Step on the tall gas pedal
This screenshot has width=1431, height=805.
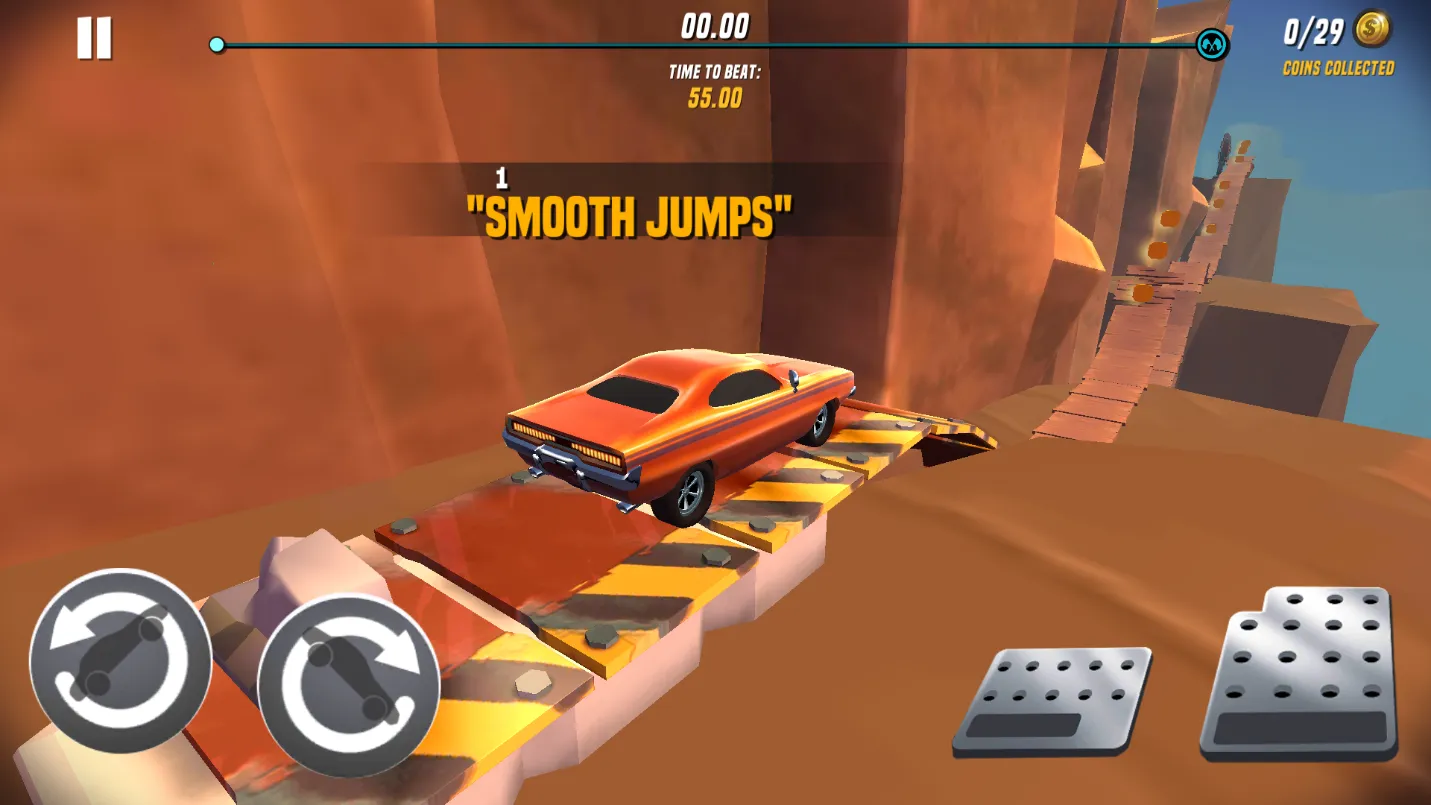(1300, 672)
